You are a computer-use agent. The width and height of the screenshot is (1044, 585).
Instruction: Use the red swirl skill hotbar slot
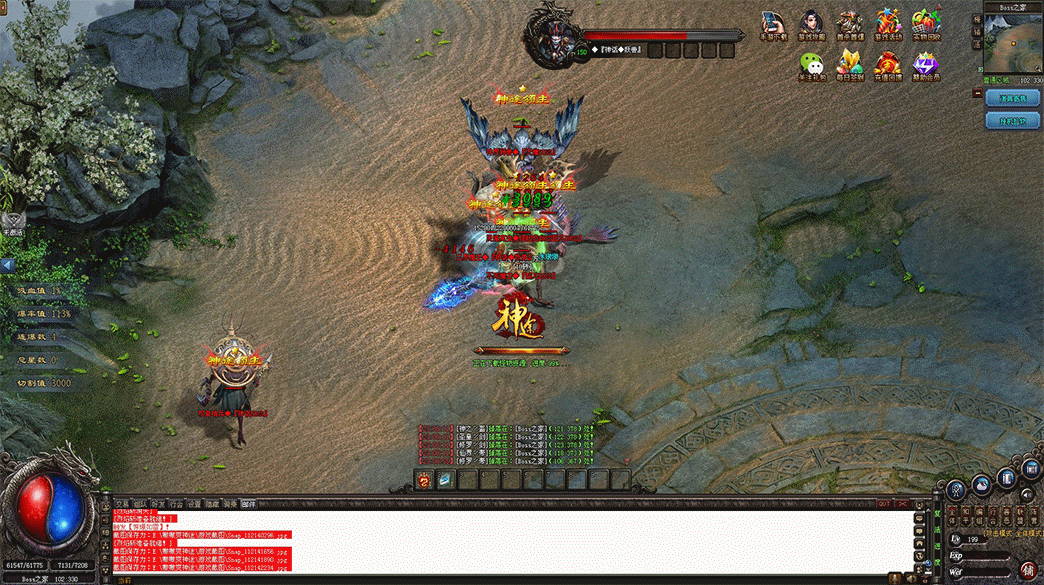pyautogui.click(x=424, y=480)
